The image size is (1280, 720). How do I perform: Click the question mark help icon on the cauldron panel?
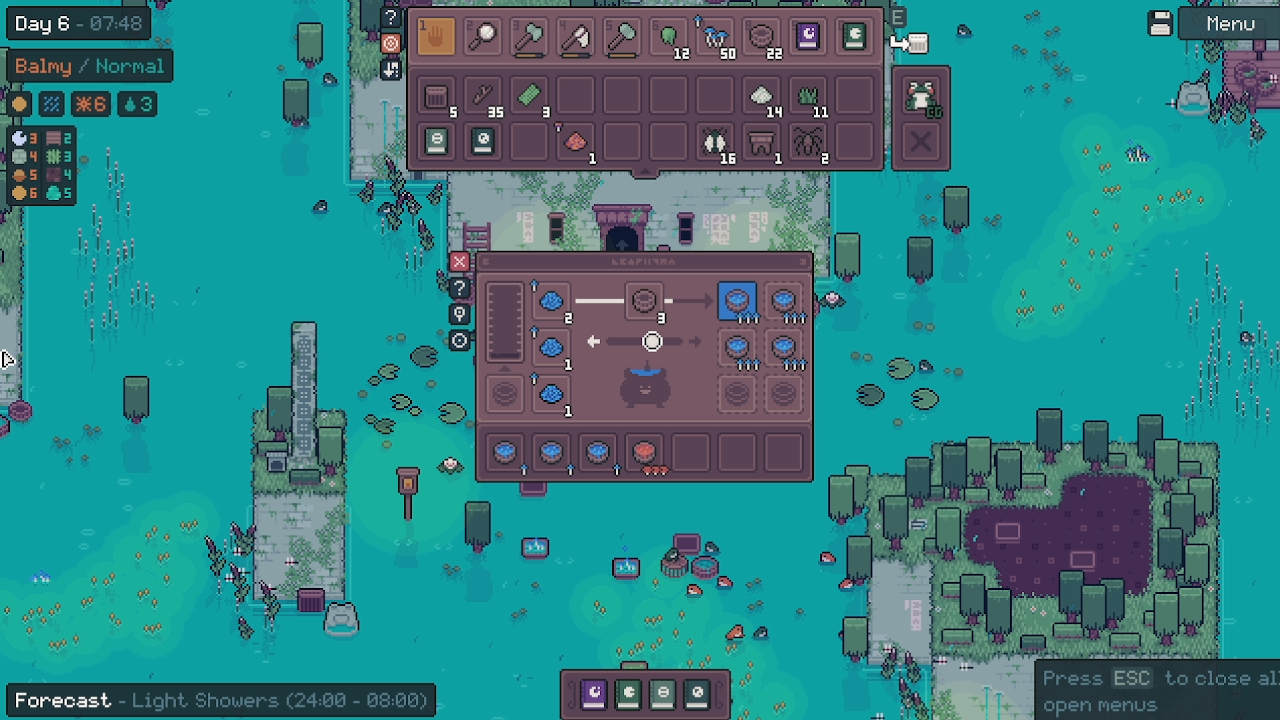click(x=459, y=288)
